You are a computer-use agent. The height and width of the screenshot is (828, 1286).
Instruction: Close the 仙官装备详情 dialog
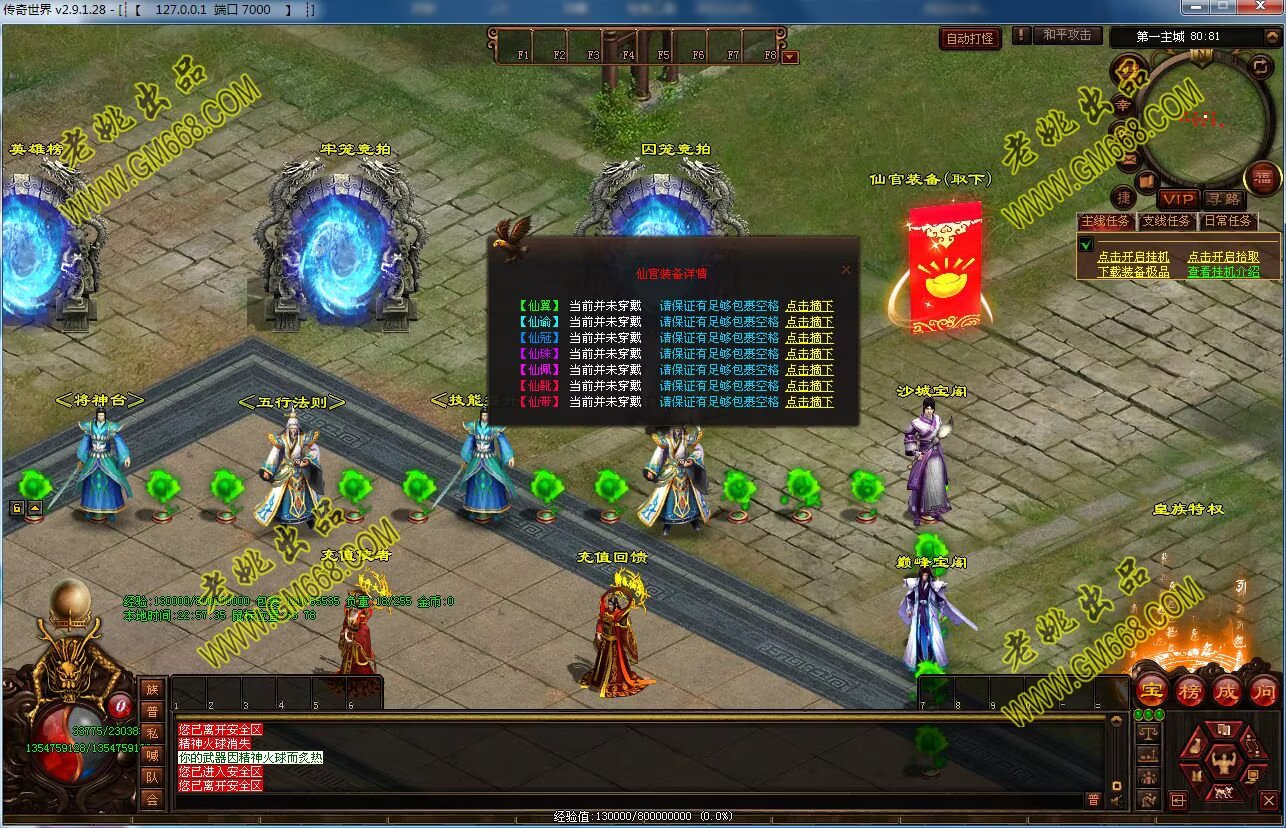846,270
